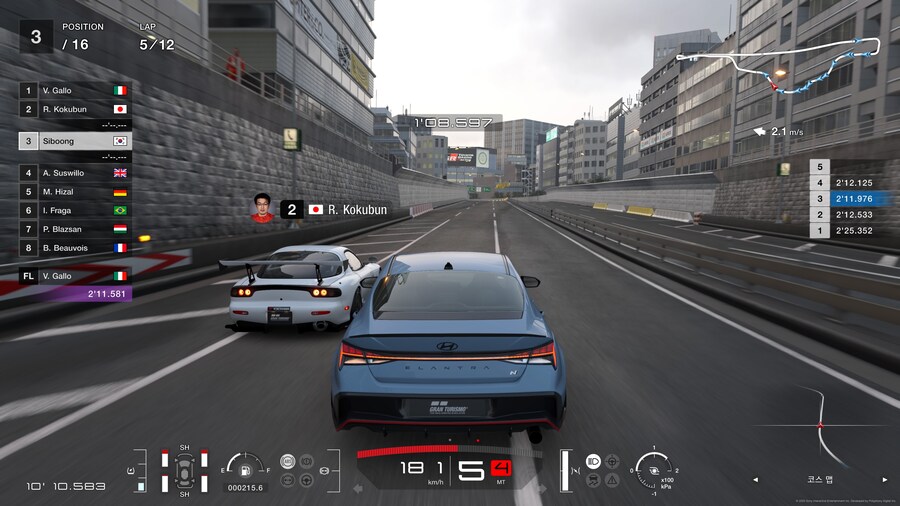Select the highlighted Siboong standings row
Viewport: 900px width, 506px height.
[x=75, y=141]
